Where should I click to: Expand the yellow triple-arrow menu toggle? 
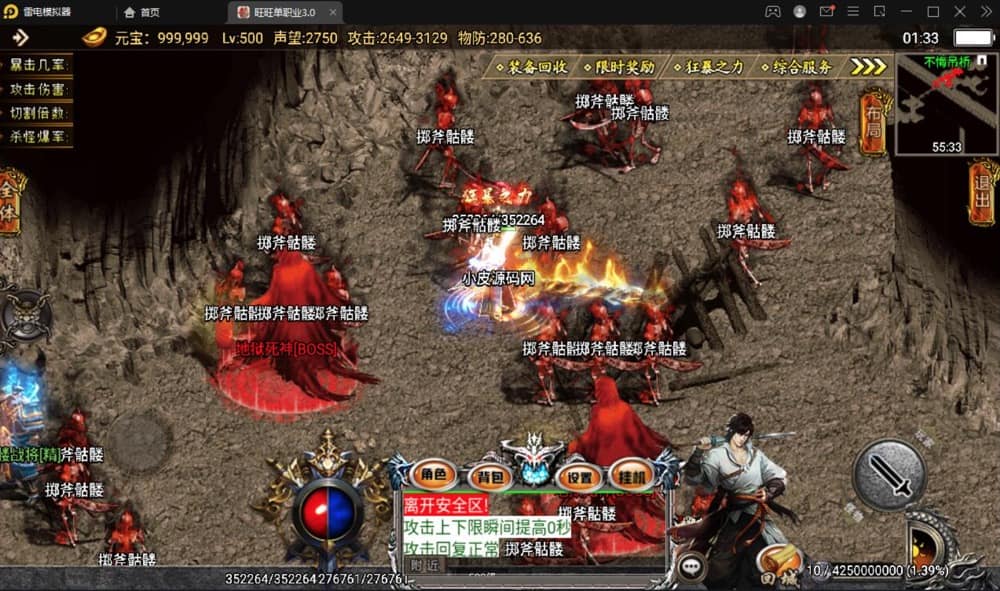868,67
